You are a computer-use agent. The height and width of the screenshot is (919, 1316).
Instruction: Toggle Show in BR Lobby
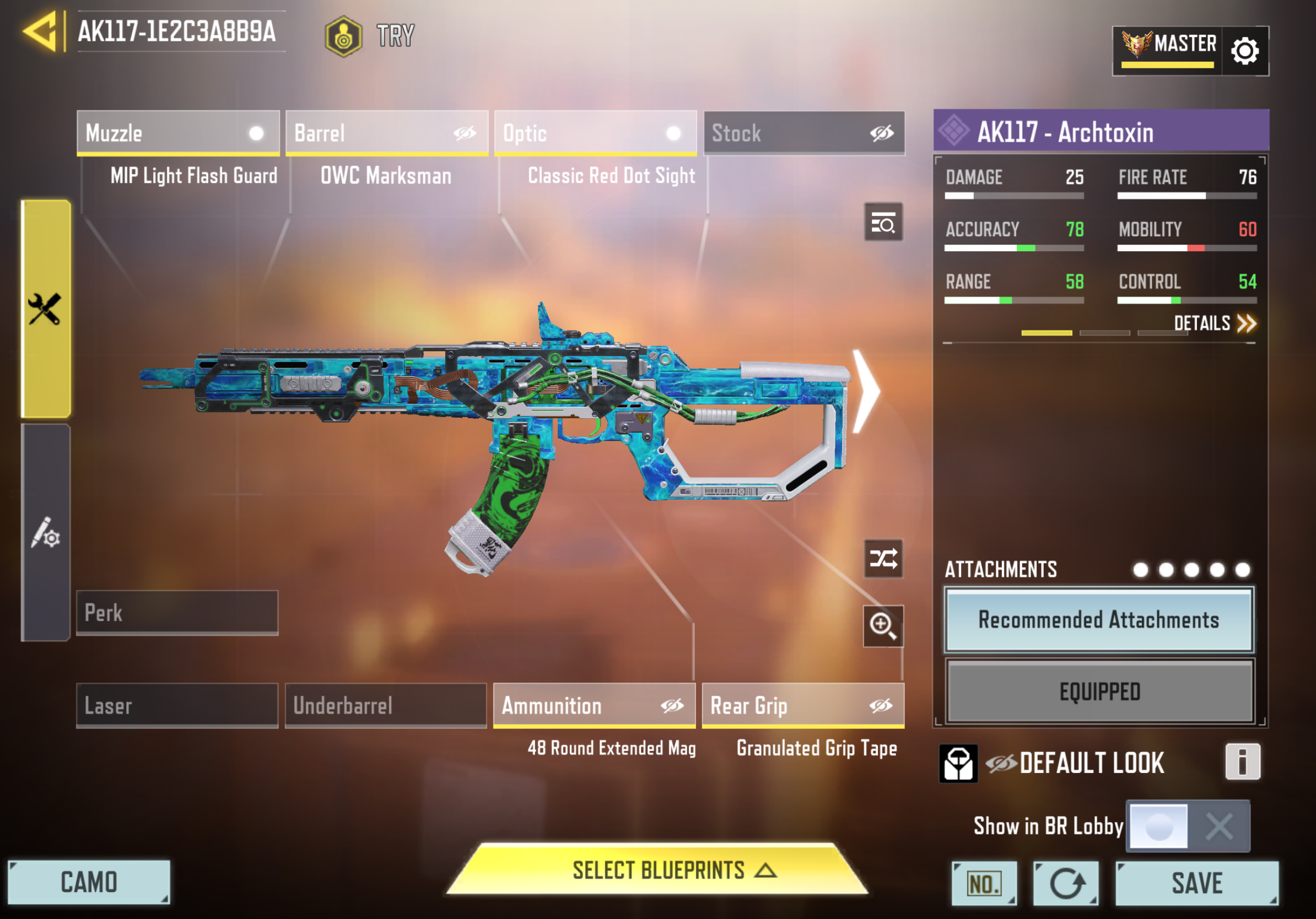point(1187,826)
